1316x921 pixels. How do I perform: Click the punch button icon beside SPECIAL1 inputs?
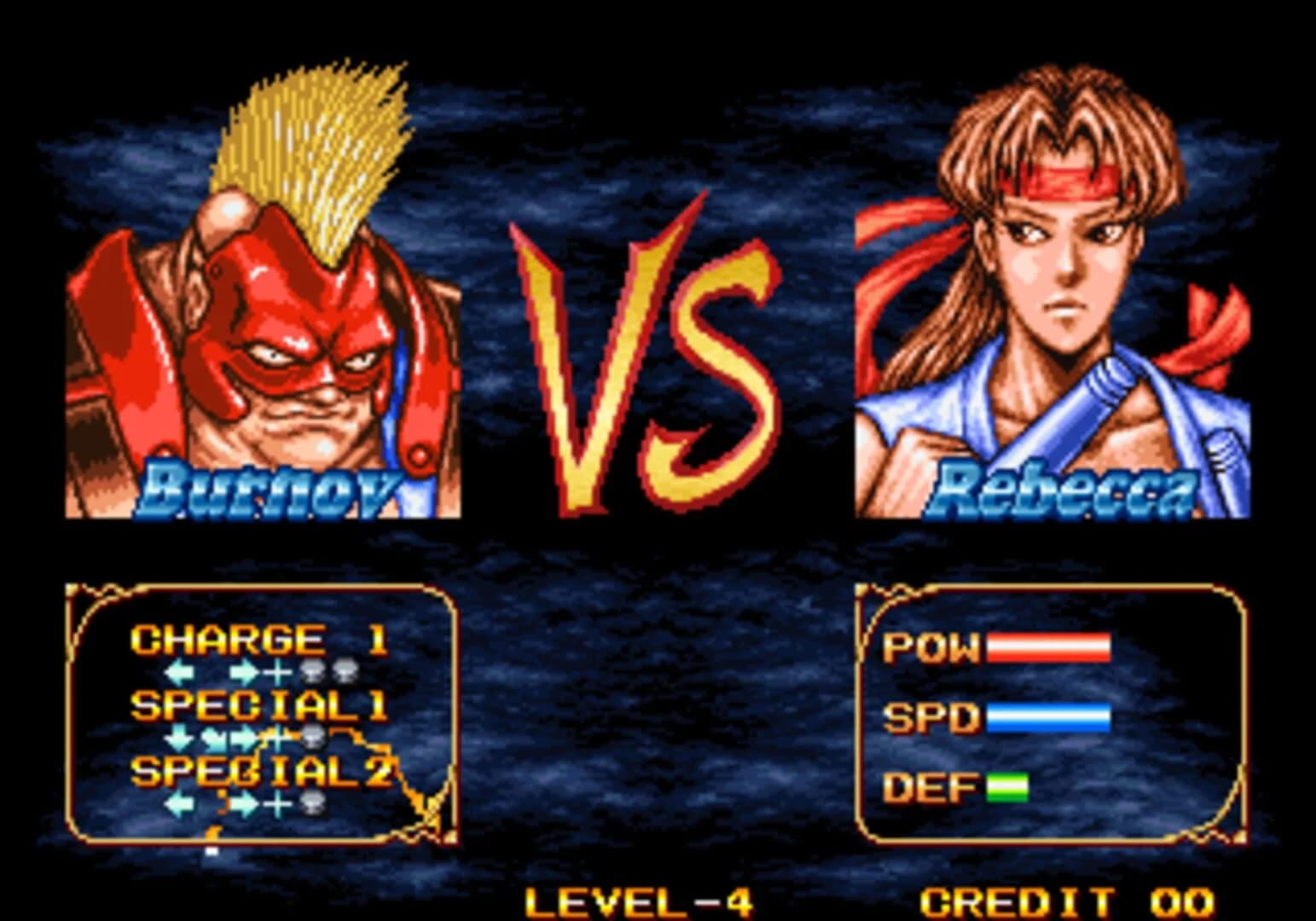tap(312, 734)
